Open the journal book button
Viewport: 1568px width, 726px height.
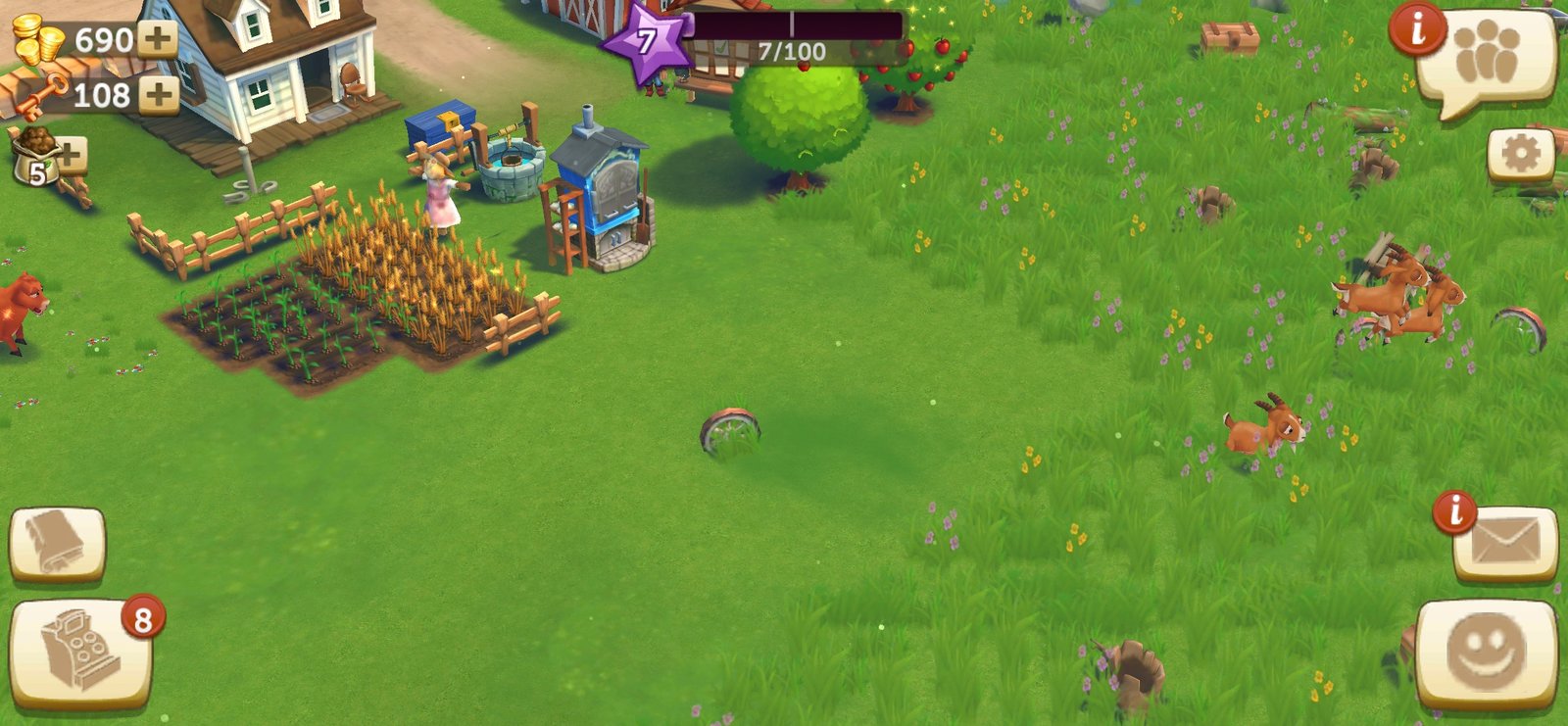click(57, 544)
